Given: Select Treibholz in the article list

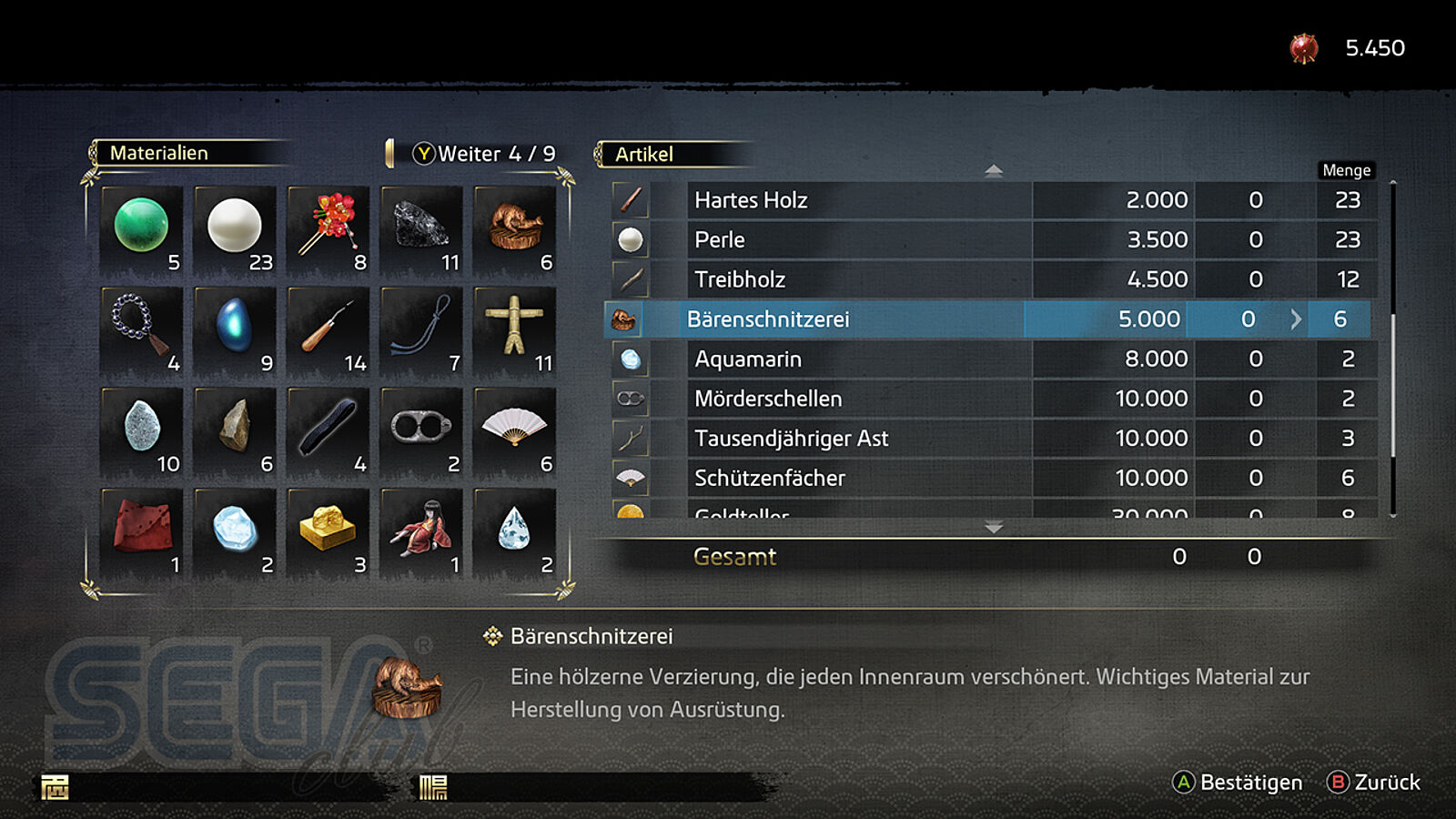Looking at the screenshot, I should pyautogui.click(x=992, y=279).
